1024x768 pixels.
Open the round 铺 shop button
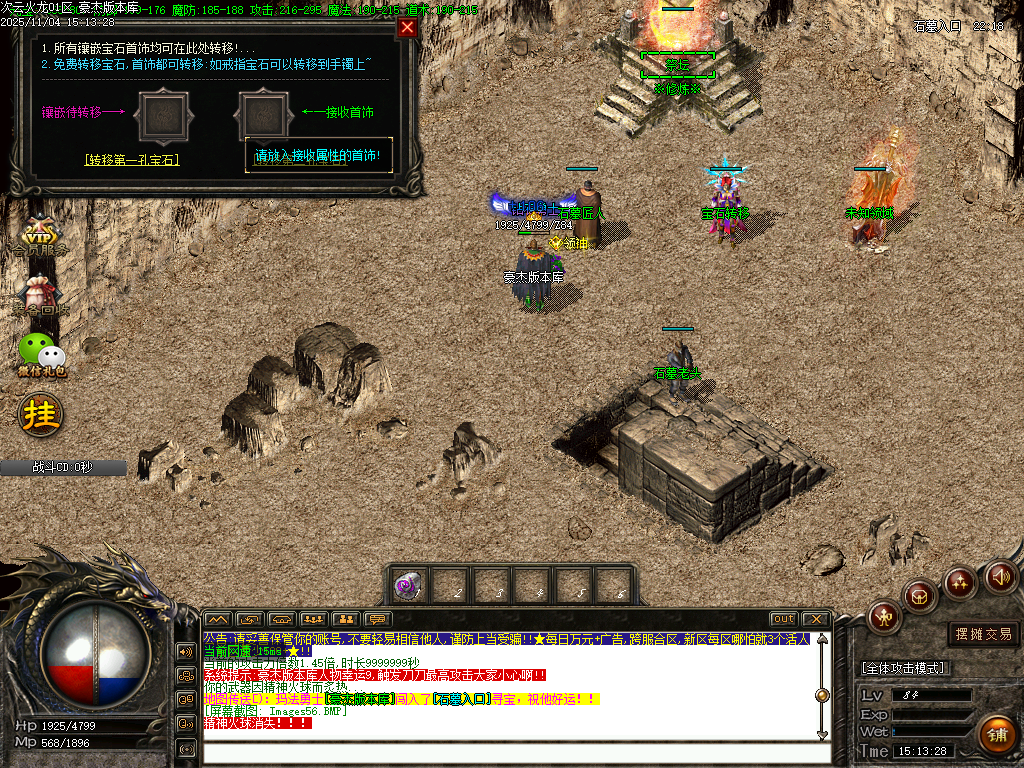pyautogui.click(x=997, y=734)
